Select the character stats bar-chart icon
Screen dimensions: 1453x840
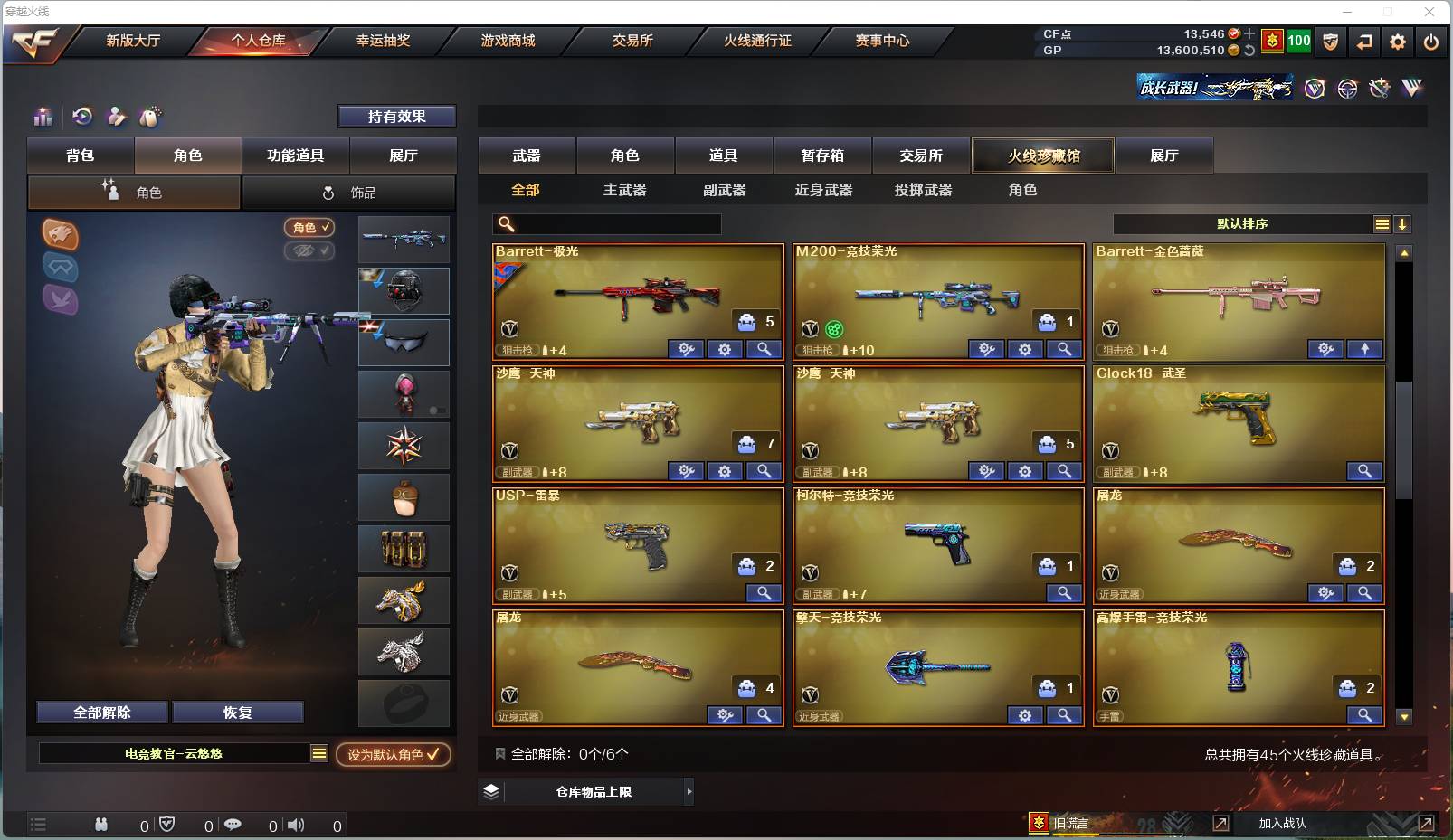click(x=43, y=116)
